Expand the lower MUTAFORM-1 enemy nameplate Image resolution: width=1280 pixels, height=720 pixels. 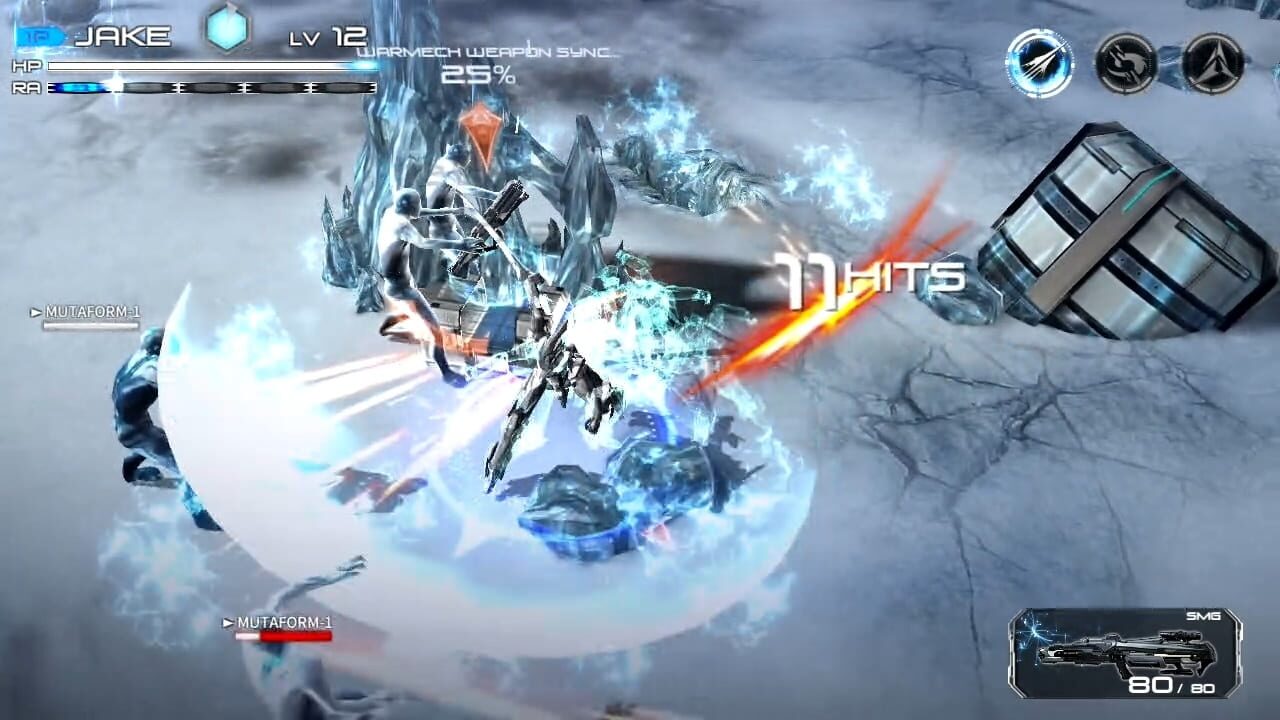[280, 621]
